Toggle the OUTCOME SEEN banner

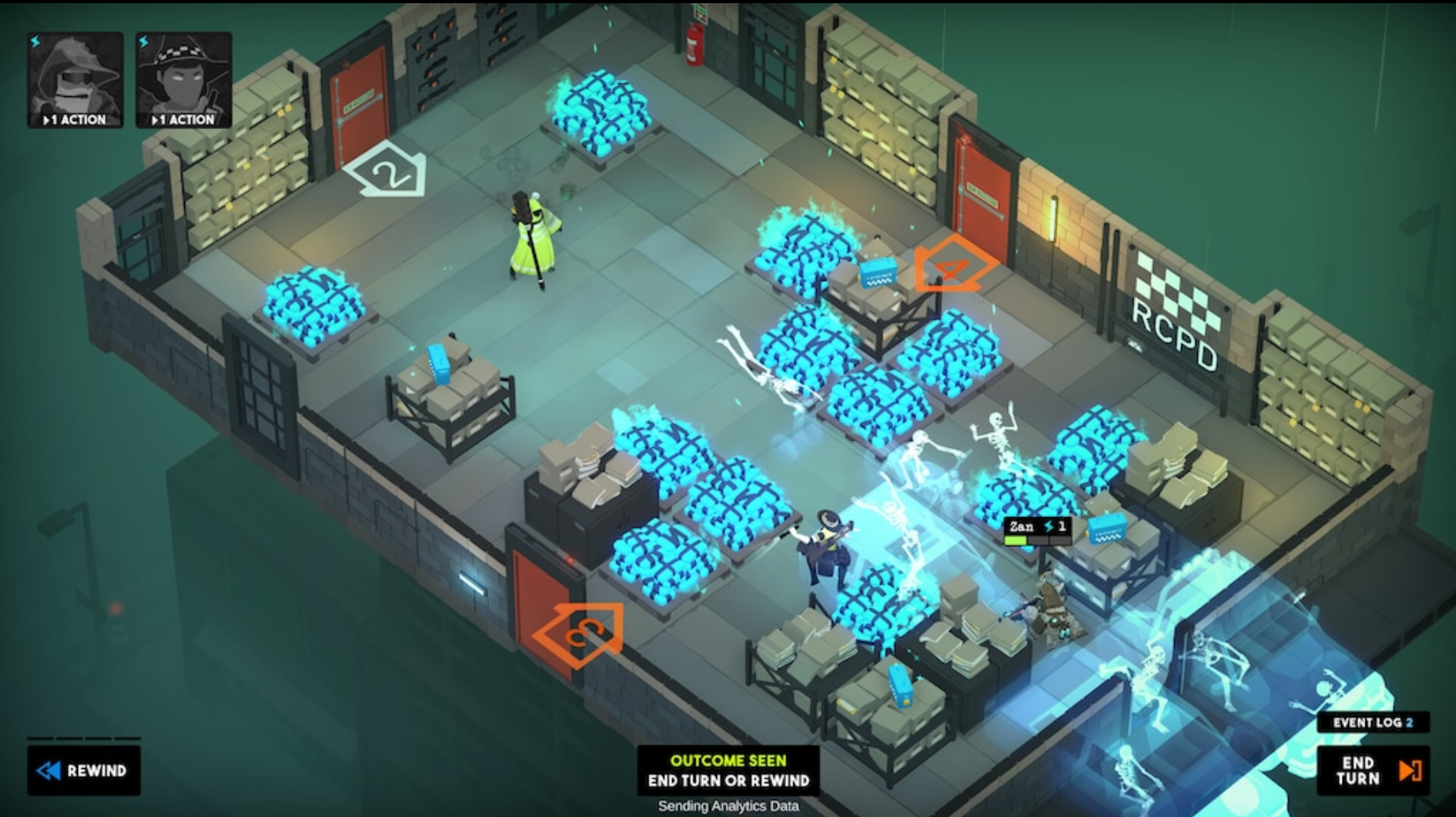click(728, 760)
